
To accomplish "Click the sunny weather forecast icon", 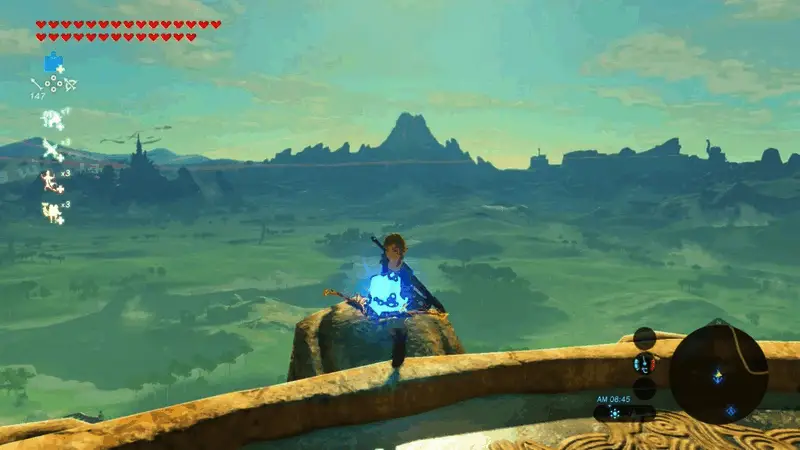I will [615, 412].
